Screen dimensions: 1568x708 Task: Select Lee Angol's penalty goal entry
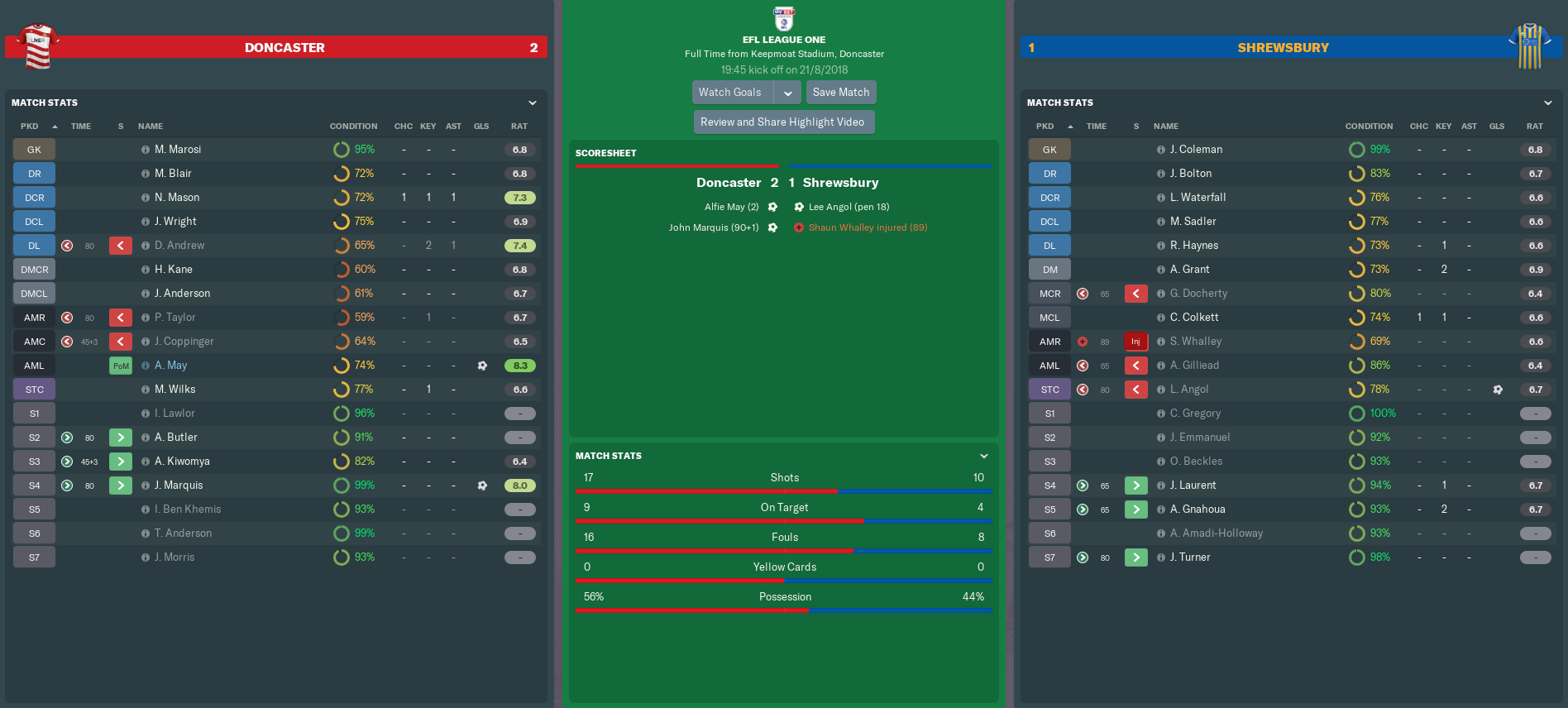849,207
